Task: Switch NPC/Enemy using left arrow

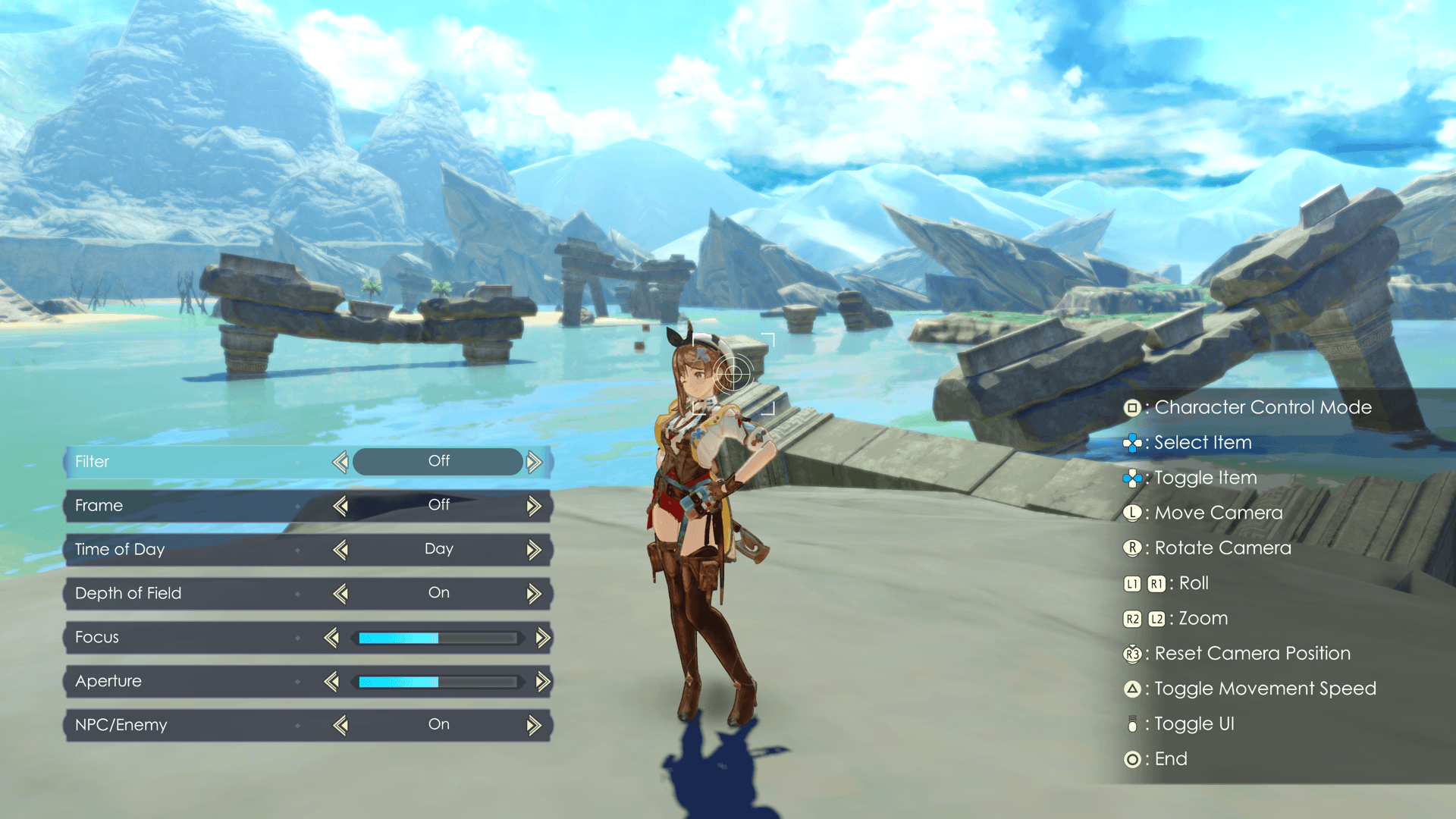Action: pyautogui.click(x=340, y=726)
